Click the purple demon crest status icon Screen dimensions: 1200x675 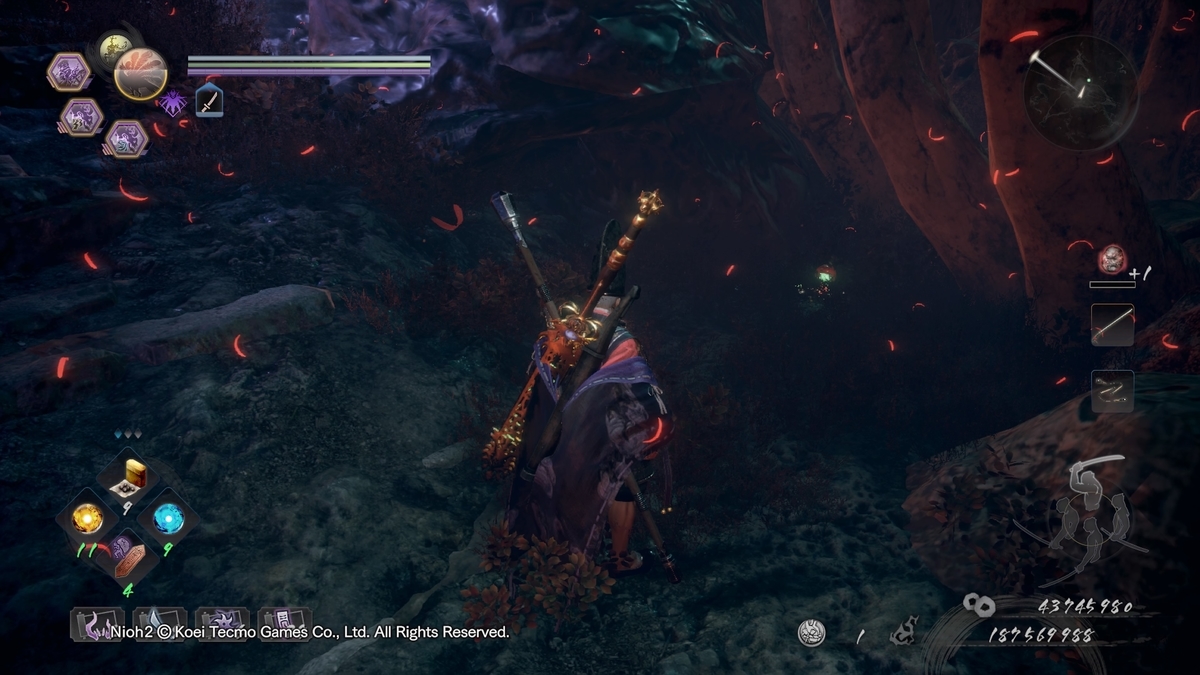(173, 101)
